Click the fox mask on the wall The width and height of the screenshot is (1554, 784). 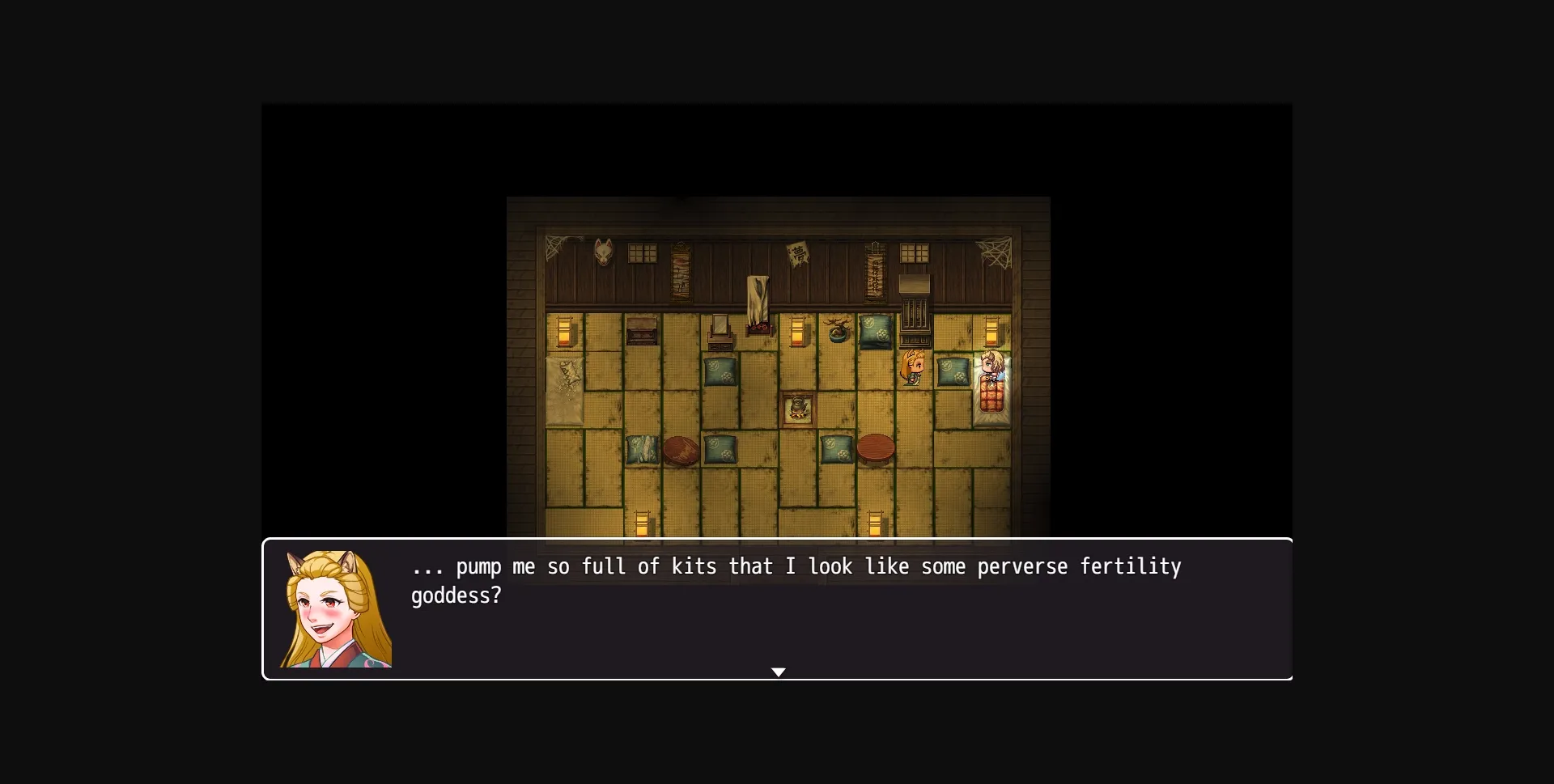[x=603, y=252]
